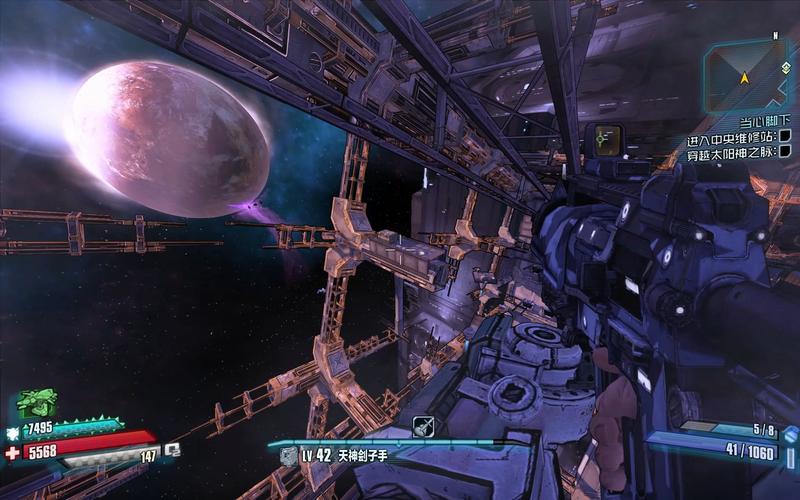Tick the 进入中央维修站 objective checkbox
800x500 pixels.
click(x=785, y=136)
